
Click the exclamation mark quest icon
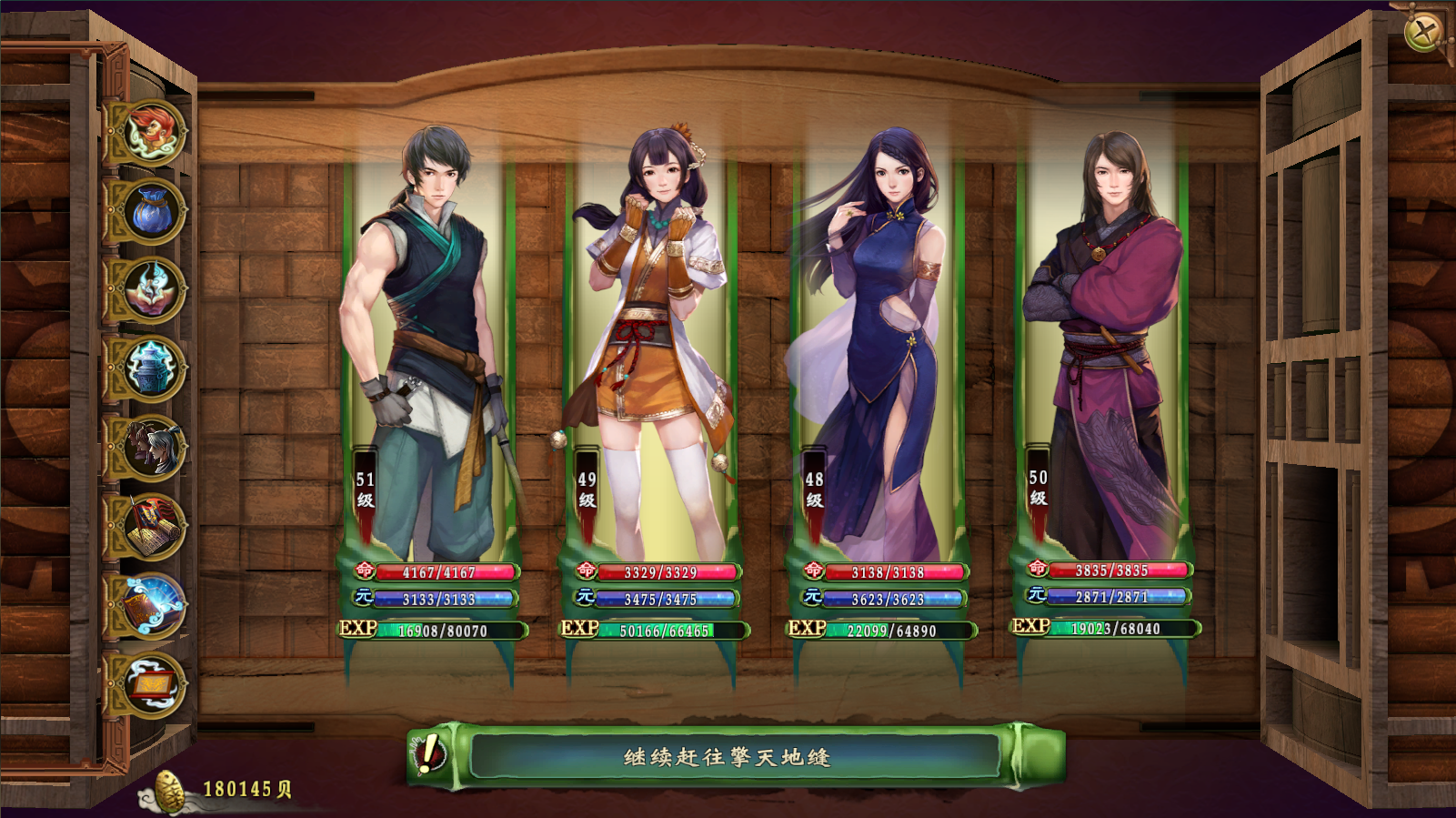[x=428, y=754]
